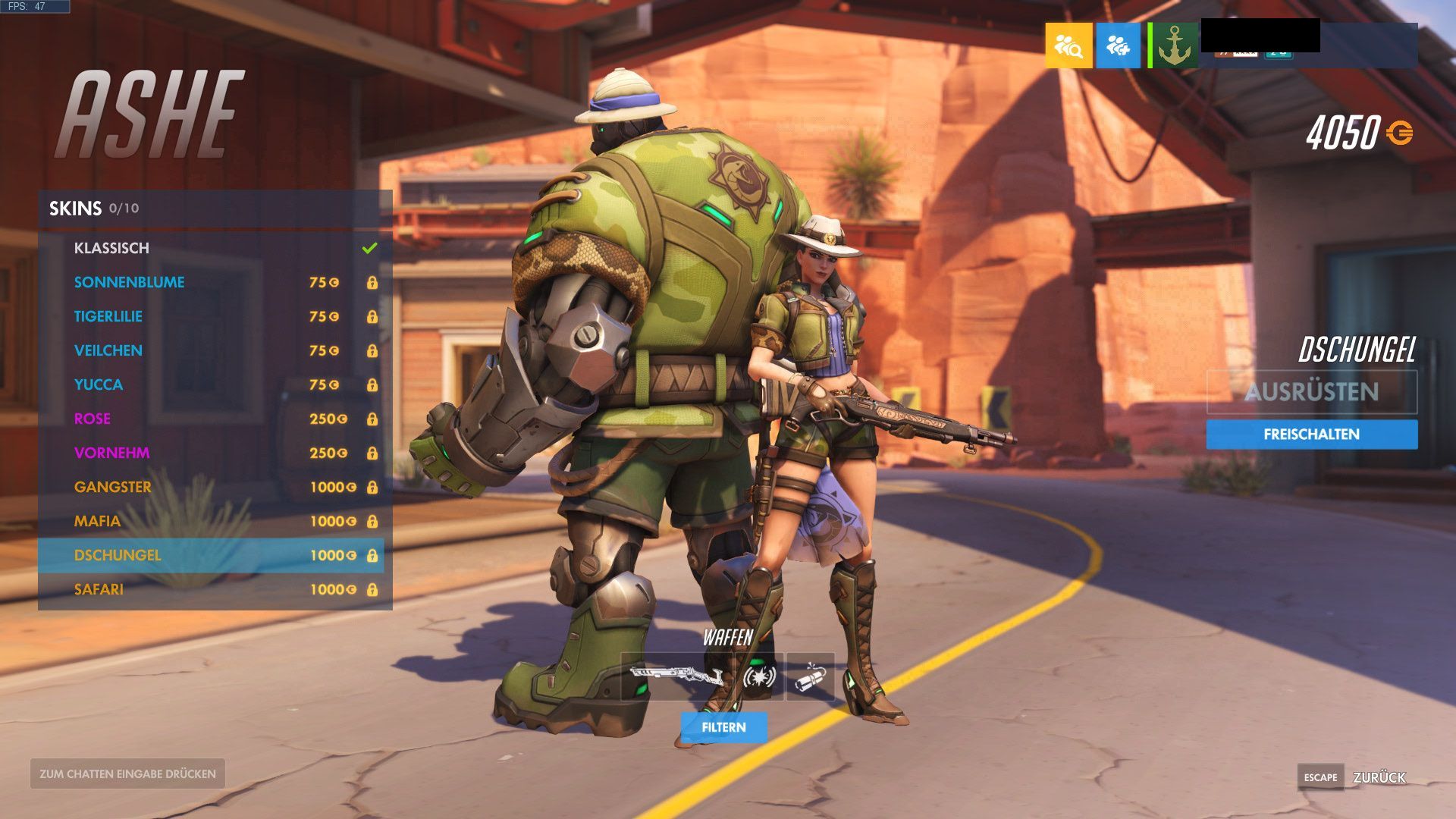
Task: Select the Vornehm skin
Action: click(x=211, y=453)
